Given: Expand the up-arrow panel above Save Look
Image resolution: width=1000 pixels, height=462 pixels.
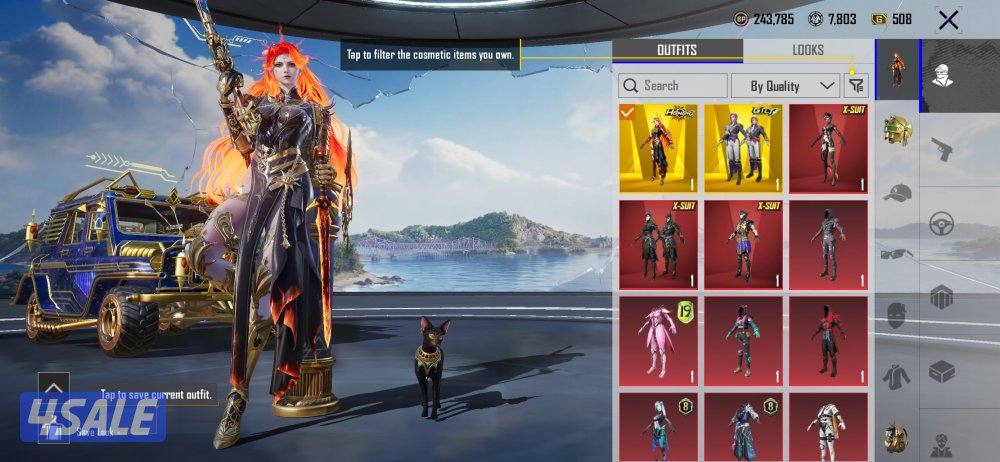Looking at the screenshot, I should tap(53, 387).
